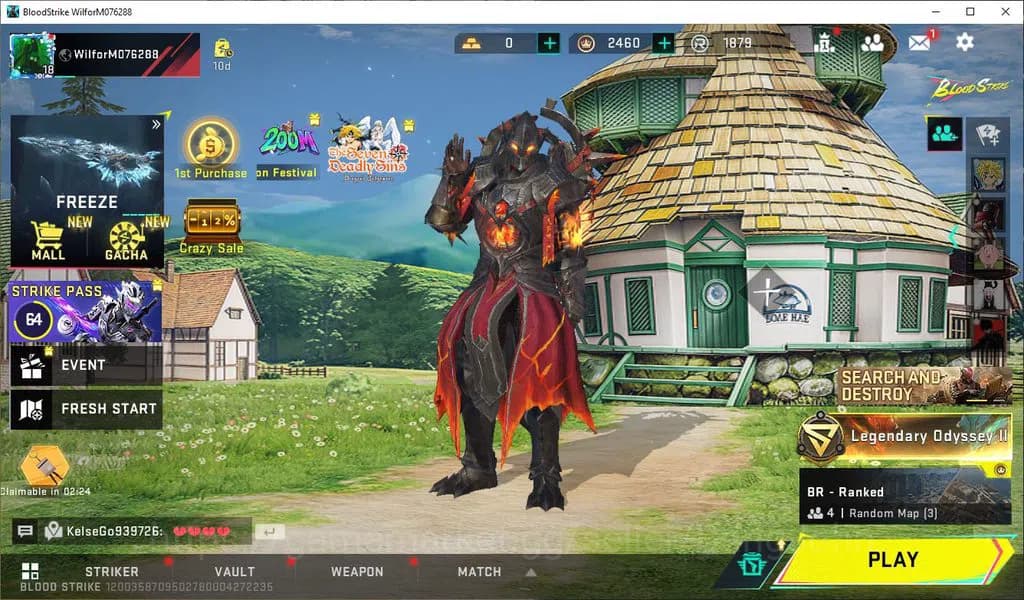Open the Strike Pass banner
This screenshot has height=600, width=1024.
point(86,312)
